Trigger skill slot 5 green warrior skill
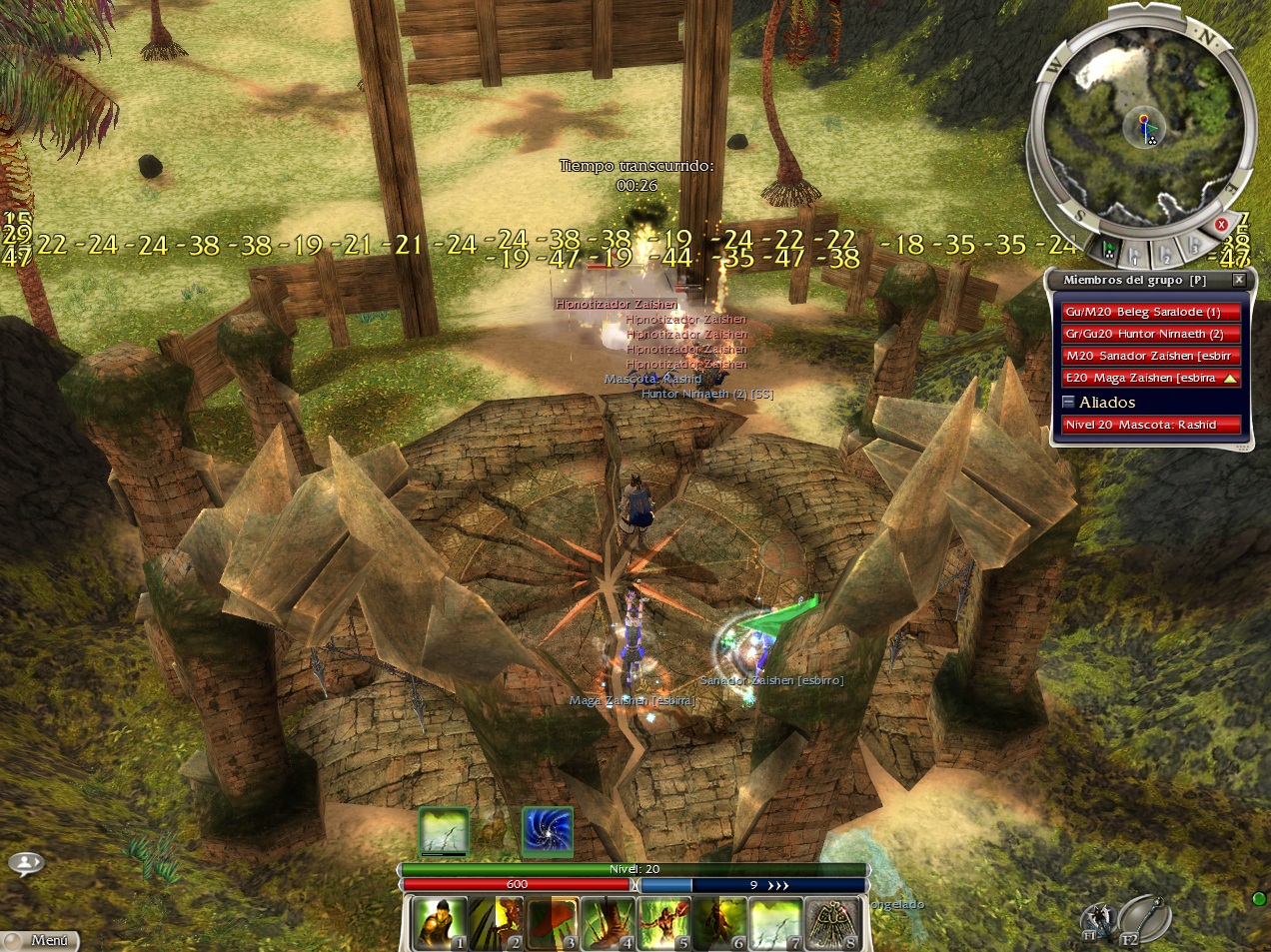Screen dimensions: 1271x952 point(664,923)
